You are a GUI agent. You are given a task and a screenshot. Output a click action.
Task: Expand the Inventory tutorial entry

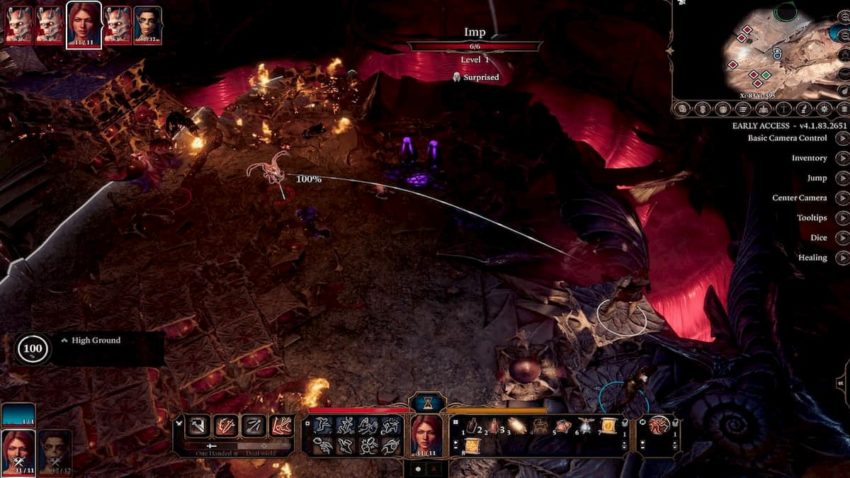(x=842, y=158)
